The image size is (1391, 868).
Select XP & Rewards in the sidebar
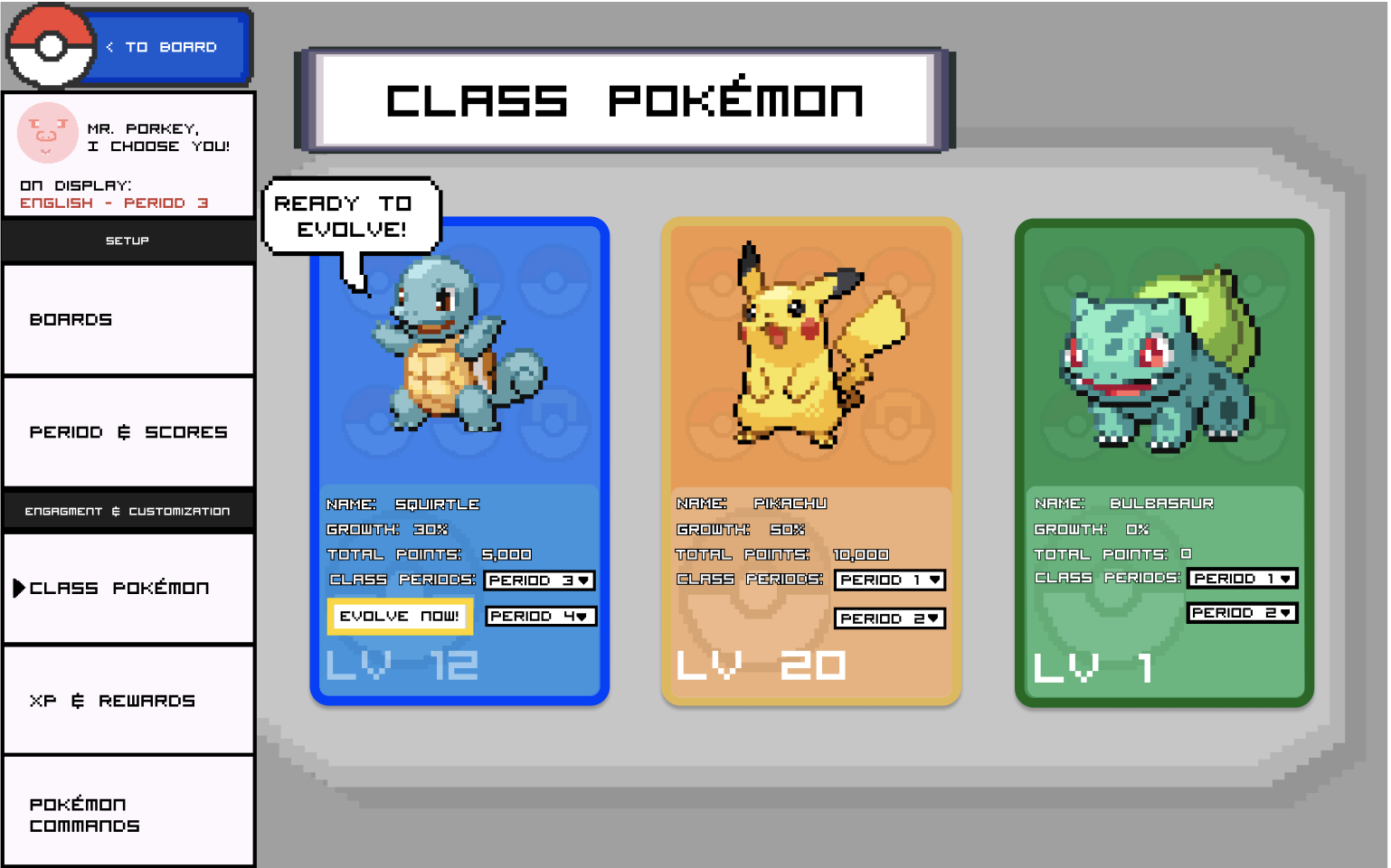click(x=128, y=700)
